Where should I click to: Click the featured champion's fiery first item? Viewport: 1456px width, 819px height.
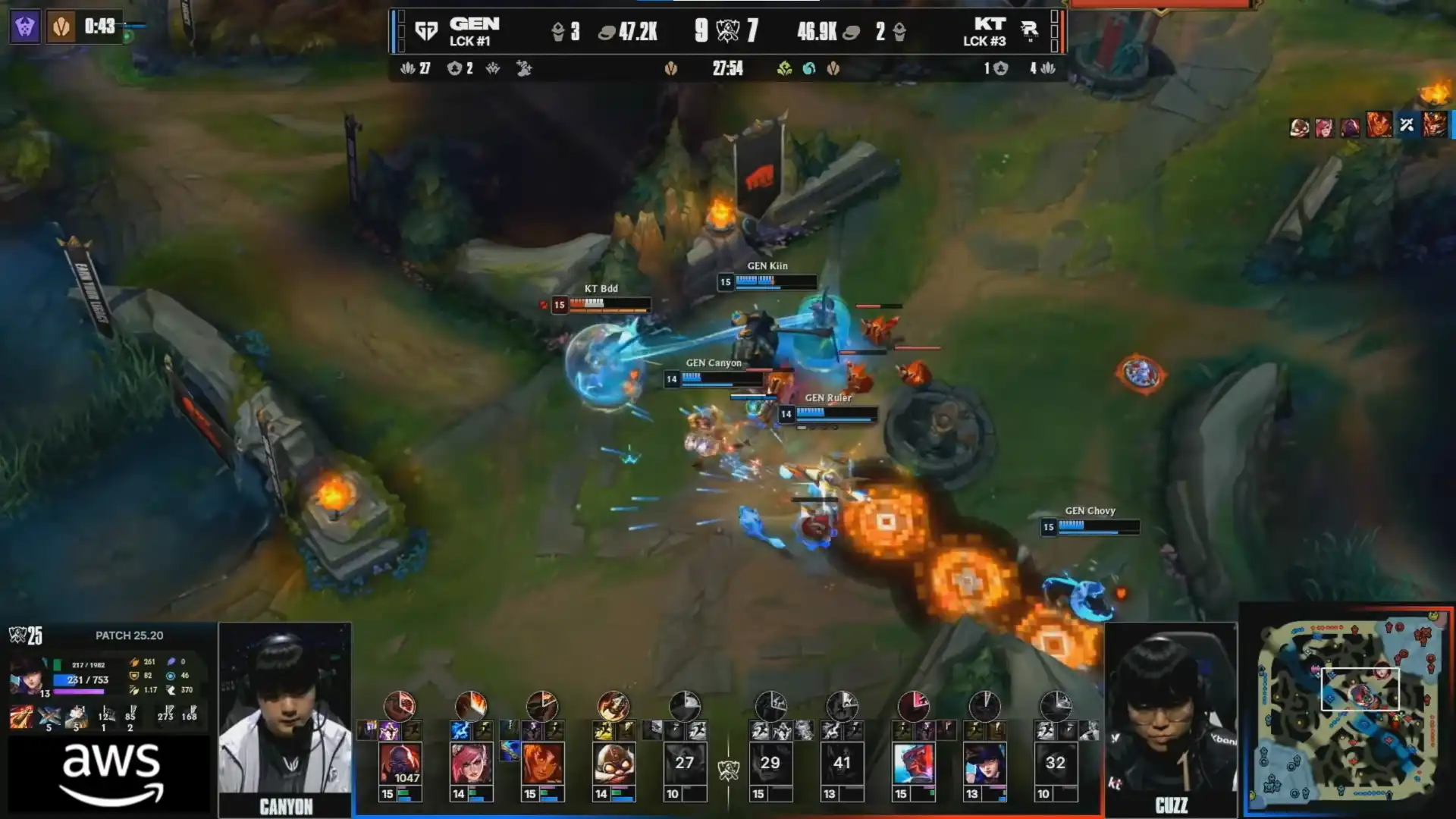coord(21,717)
